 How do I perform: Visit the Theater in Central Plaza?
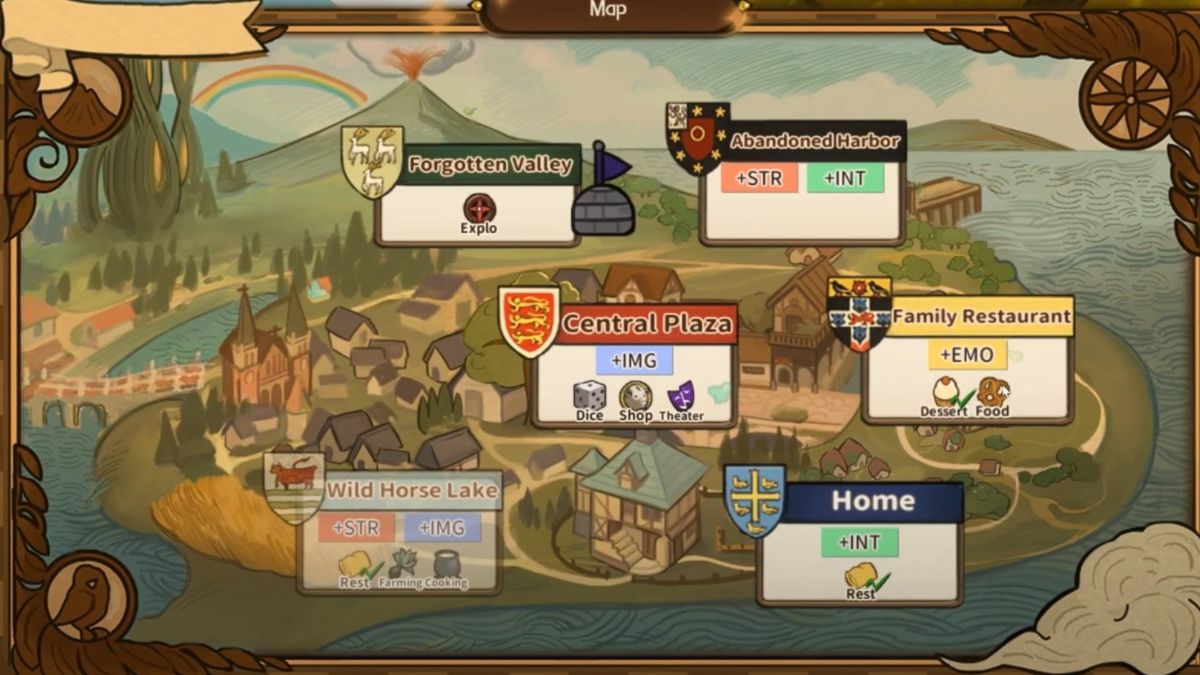click(x=681, y=397)
